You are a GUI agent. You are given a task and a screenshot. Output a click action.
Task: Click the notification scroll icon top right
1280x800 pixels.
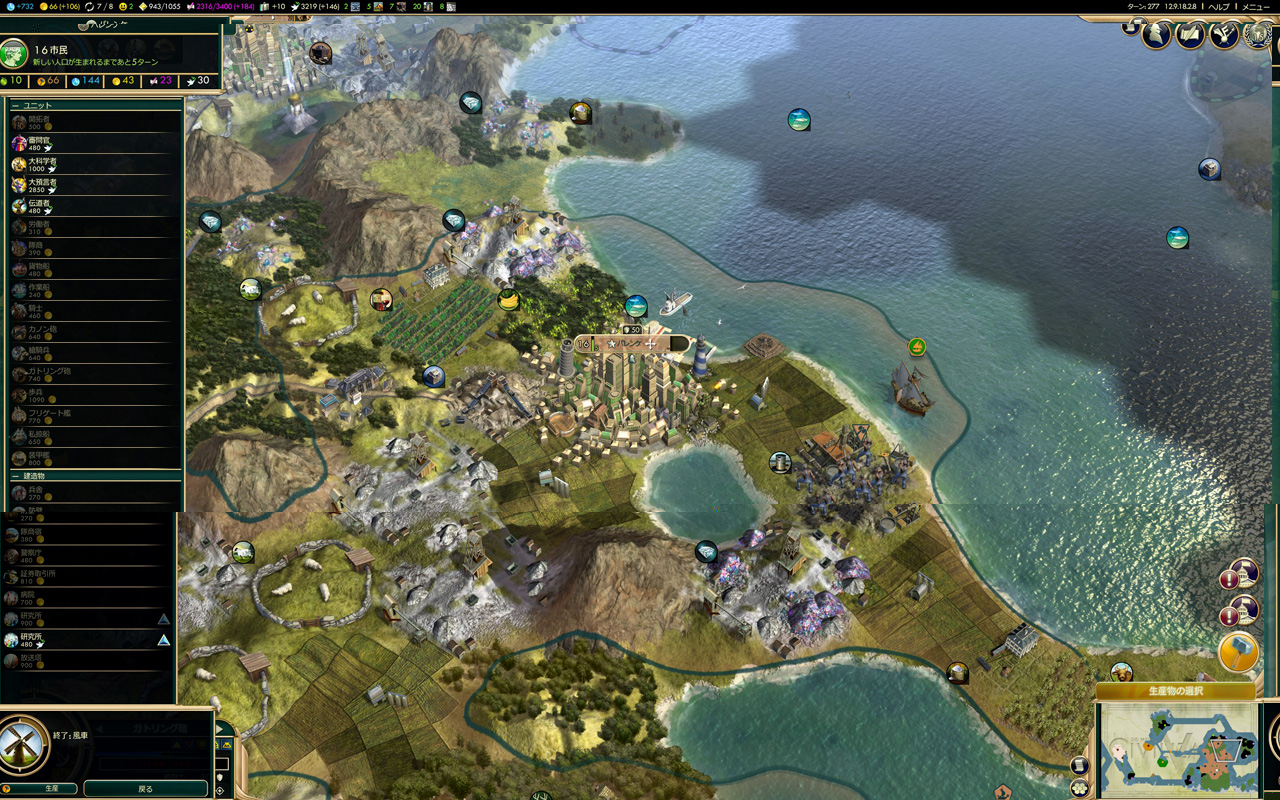1131,27
